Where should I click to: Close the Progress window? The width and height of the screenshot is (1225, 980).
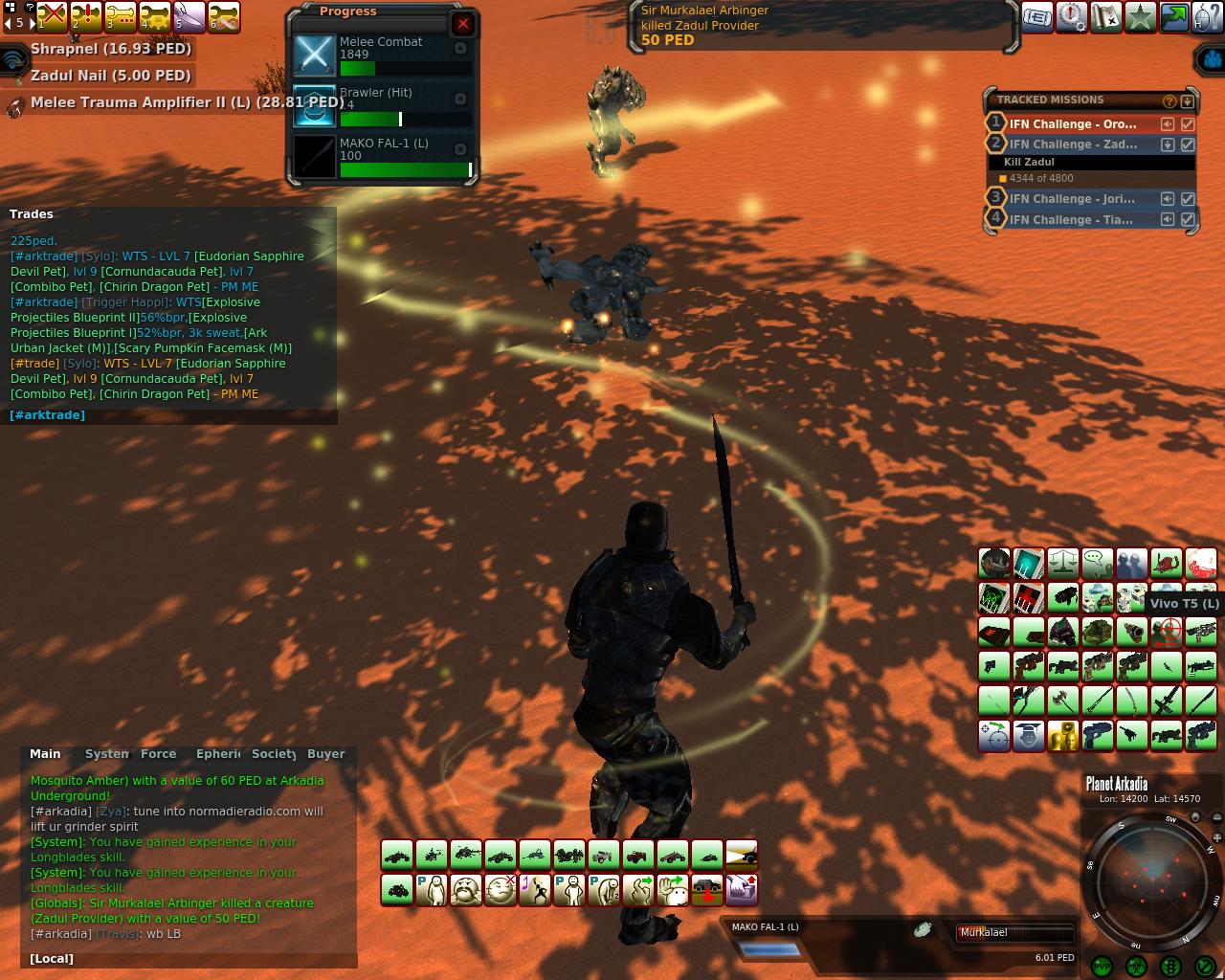pos(463,24)
